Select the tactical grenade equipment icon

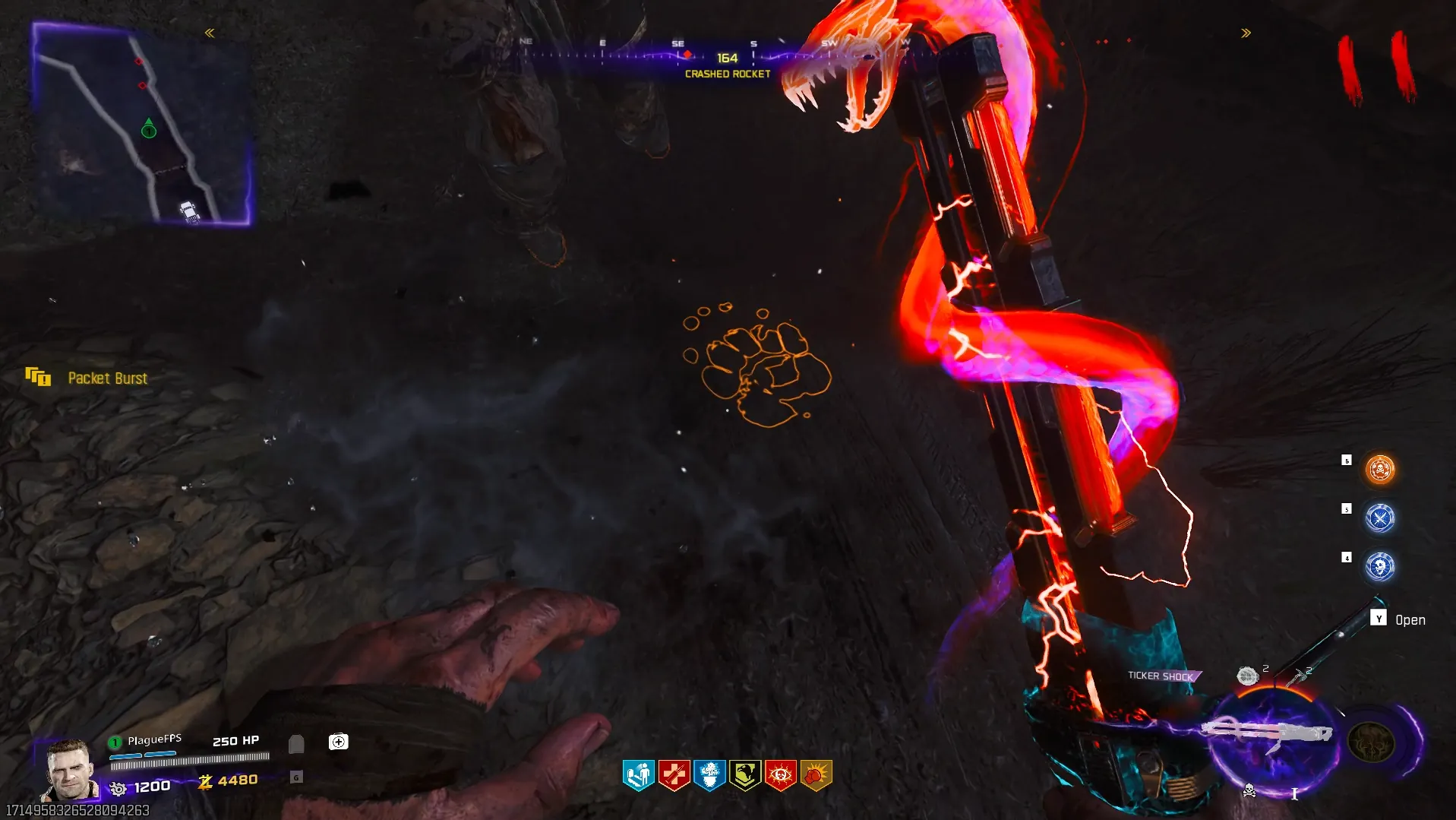click(x=1247, y=676)
